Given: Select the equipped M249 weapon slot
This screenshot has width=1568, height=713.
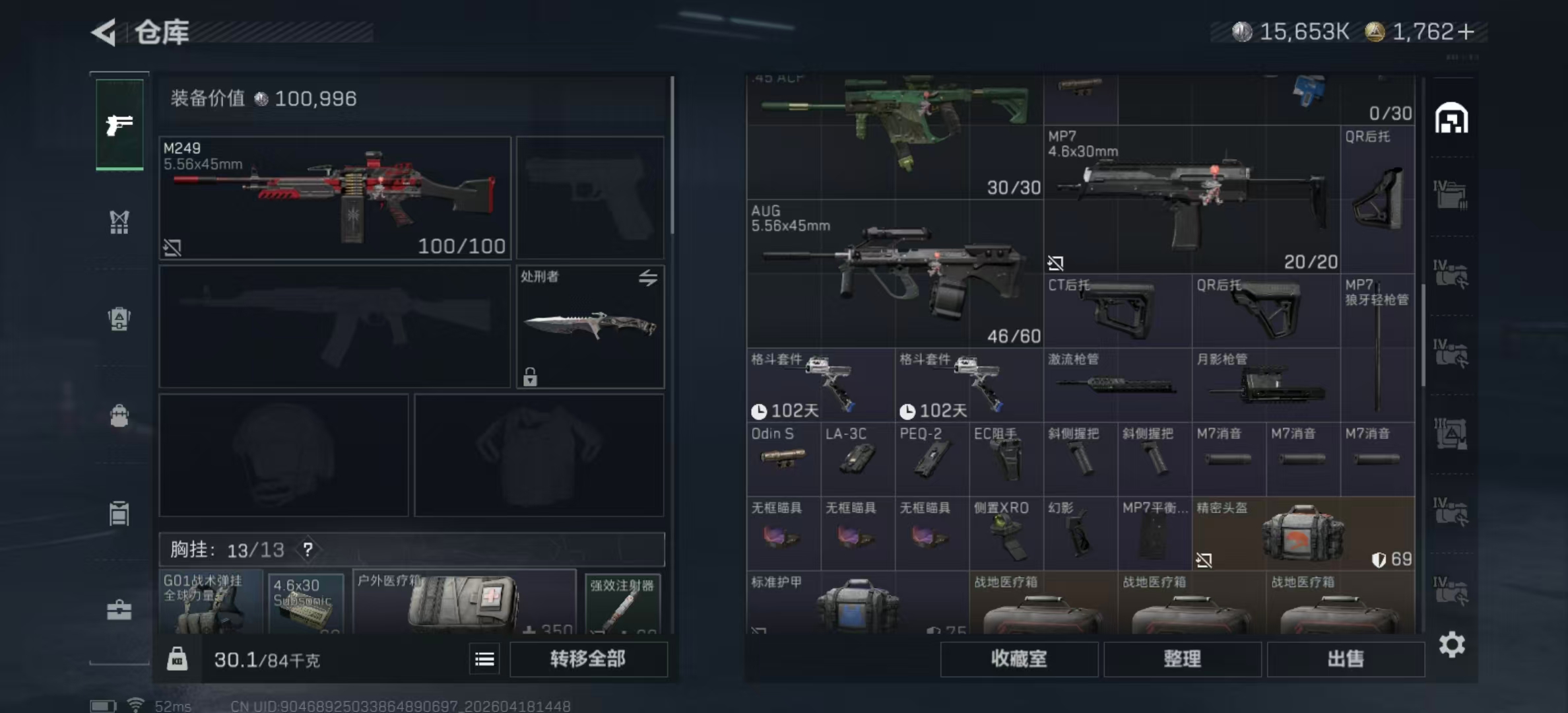Looking at the screenshot, I should (335, 197).
